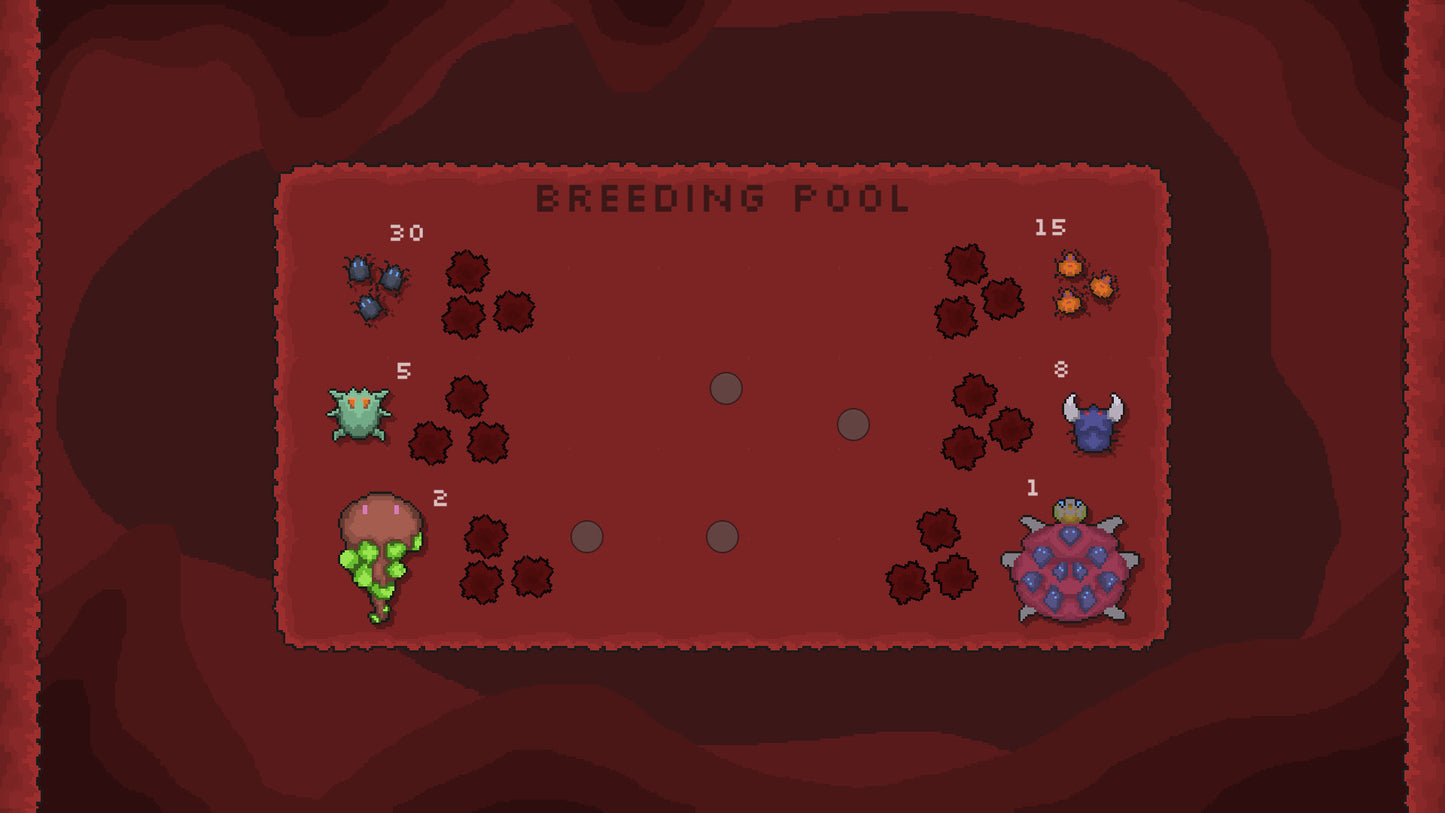
Task: Click the count 8 above the horned creature
Action: pyautogui.click(x=1062, y=370)
